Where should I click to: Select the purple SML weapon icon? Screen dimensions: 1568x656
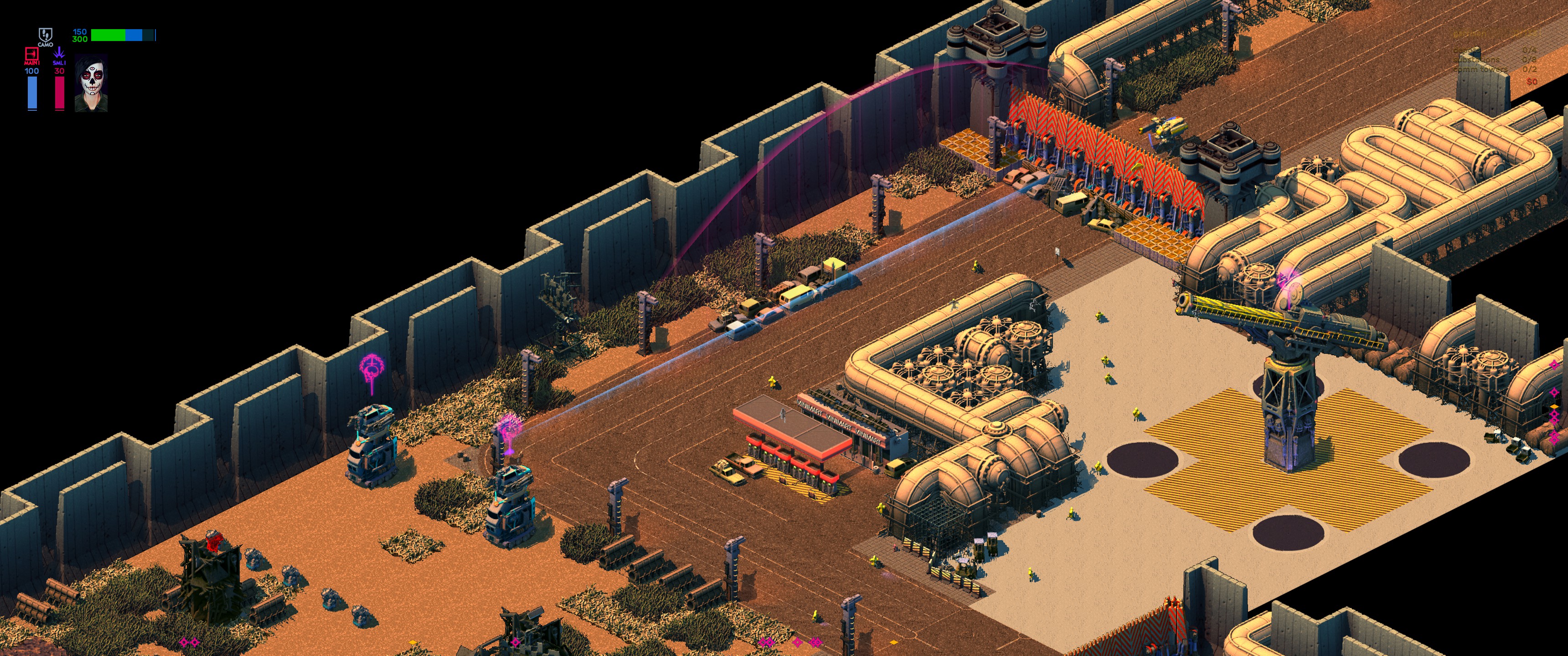[x=59, y=54]
